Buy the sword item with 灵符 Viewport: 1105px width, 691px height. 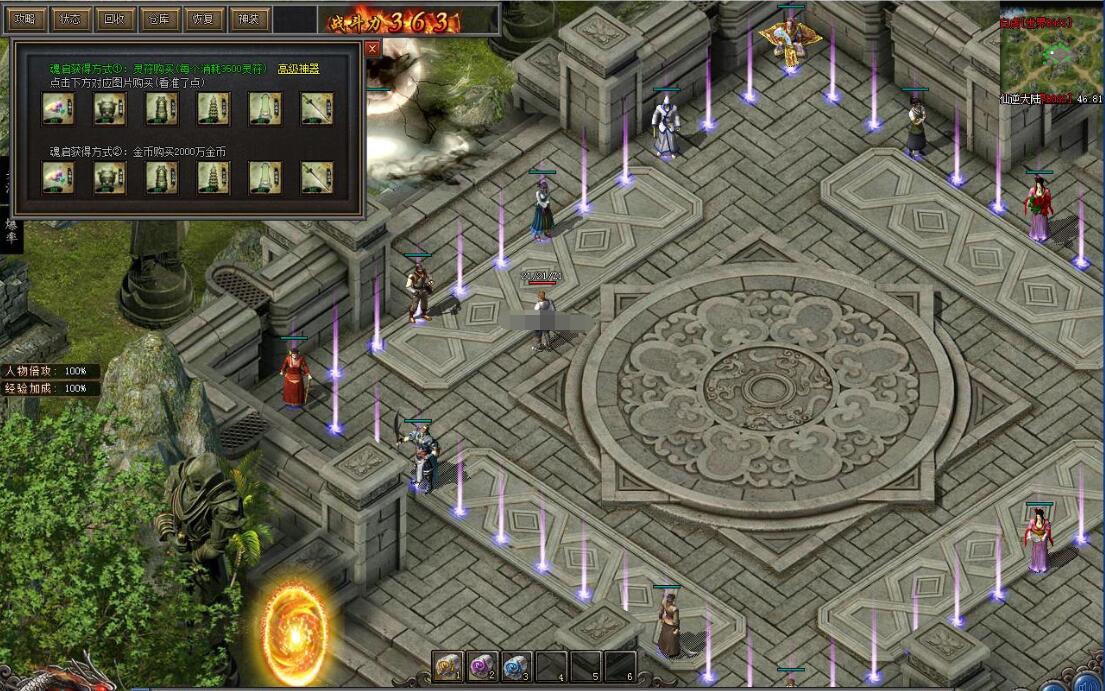click(317, 108)
